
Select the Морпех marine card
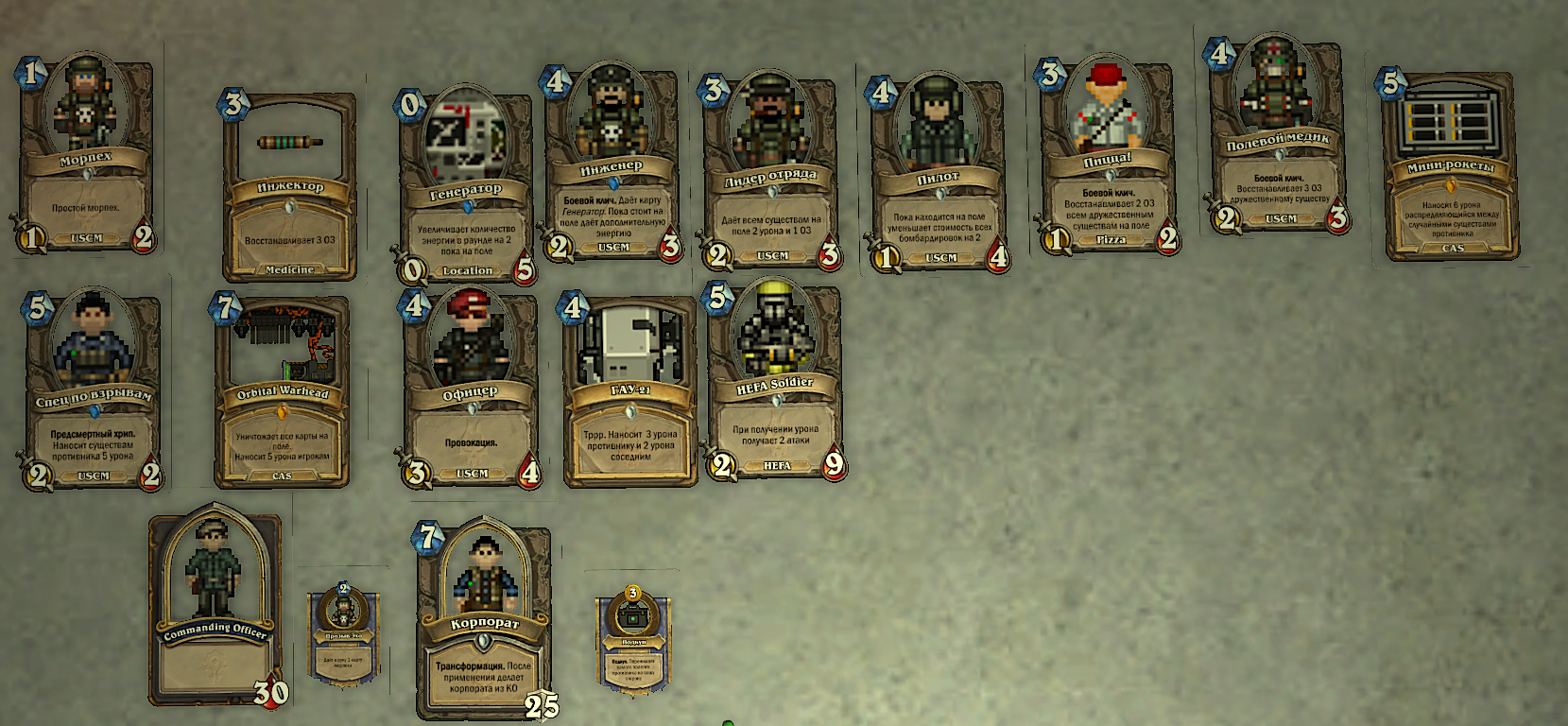(x=86, y=154)
